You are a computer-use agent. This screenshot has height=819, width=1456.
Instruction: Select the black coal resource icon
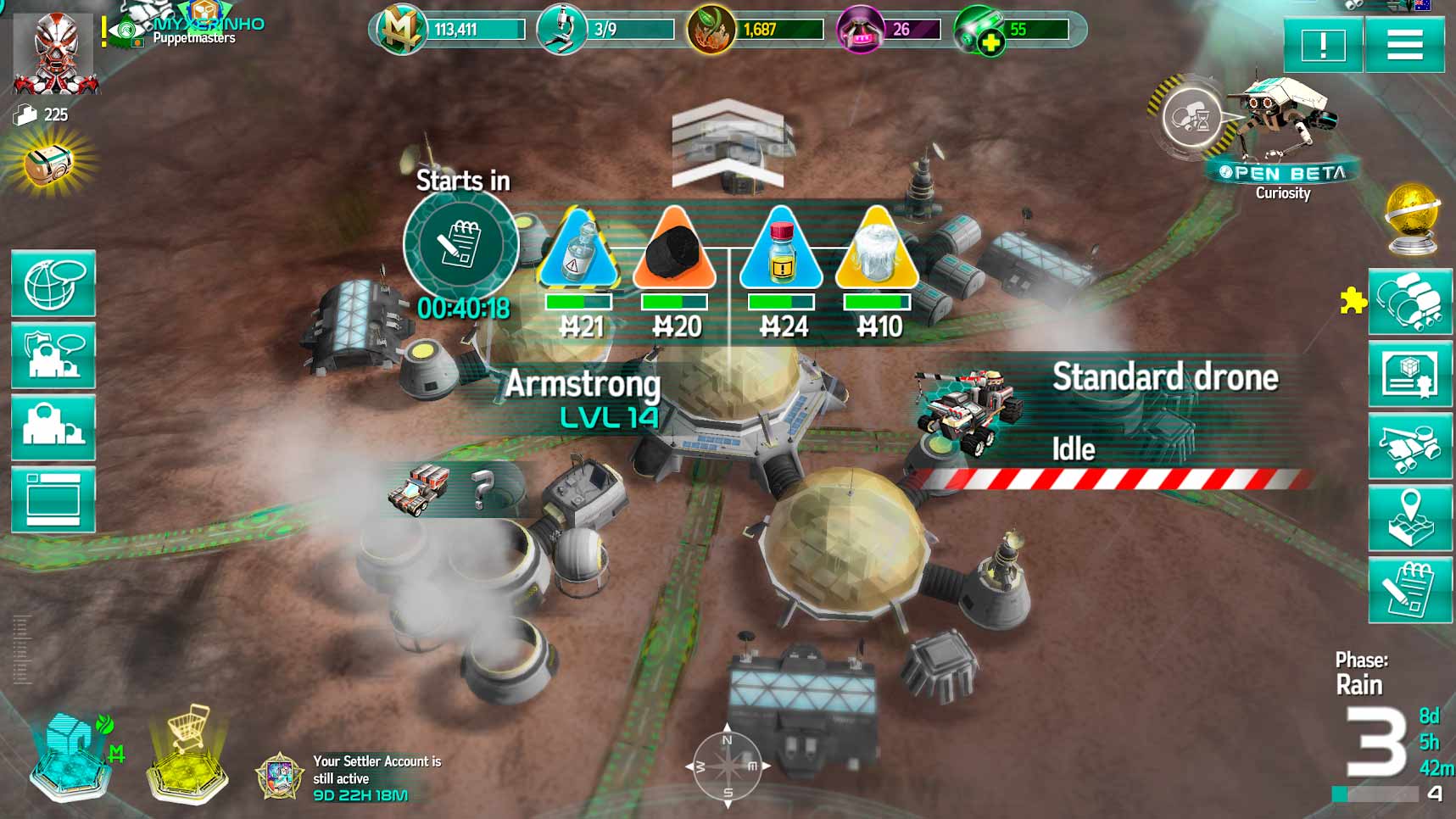pyautogui.click(x=675, y=251)
